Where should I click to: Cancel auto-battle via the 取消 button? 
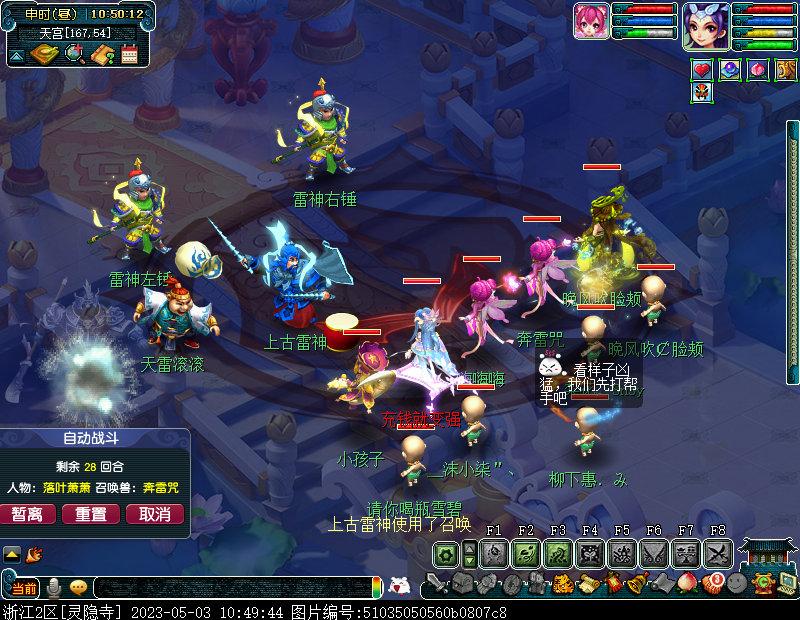click(x=154, y=514)
